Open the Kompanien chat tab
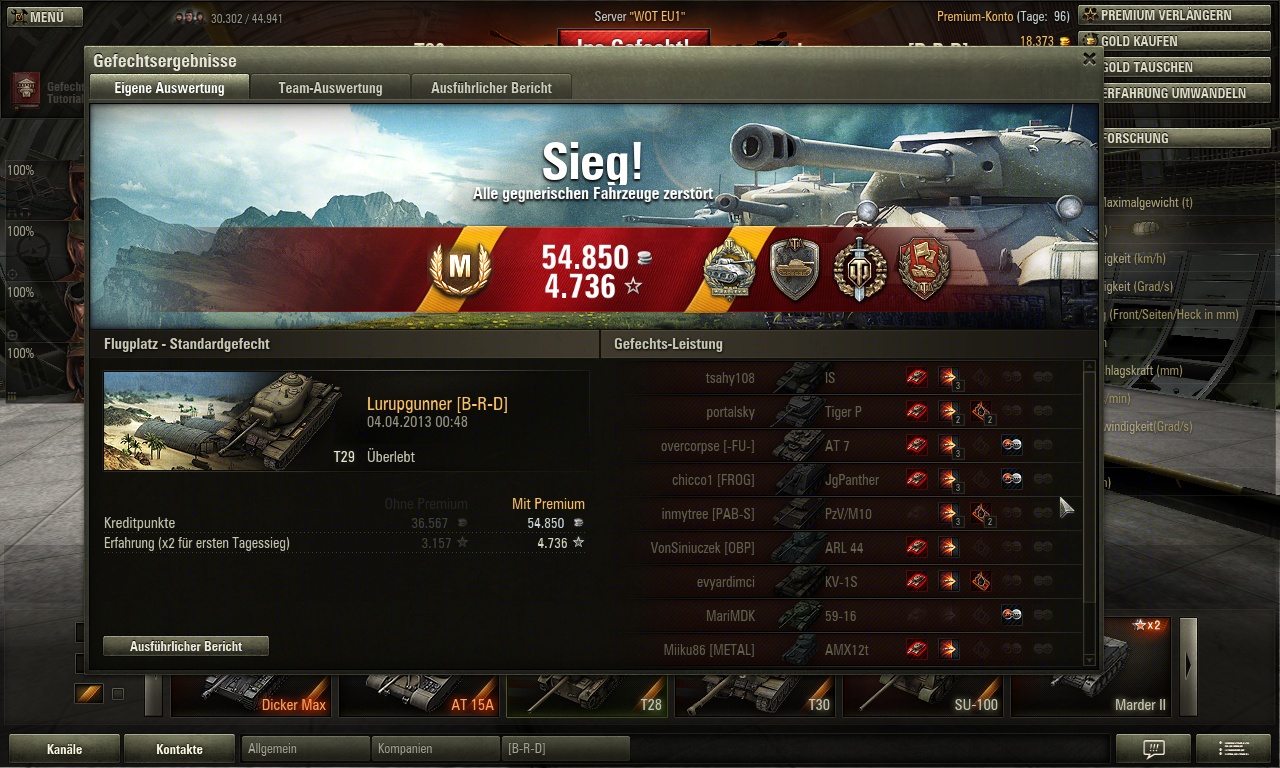 (x=435, y=749)
